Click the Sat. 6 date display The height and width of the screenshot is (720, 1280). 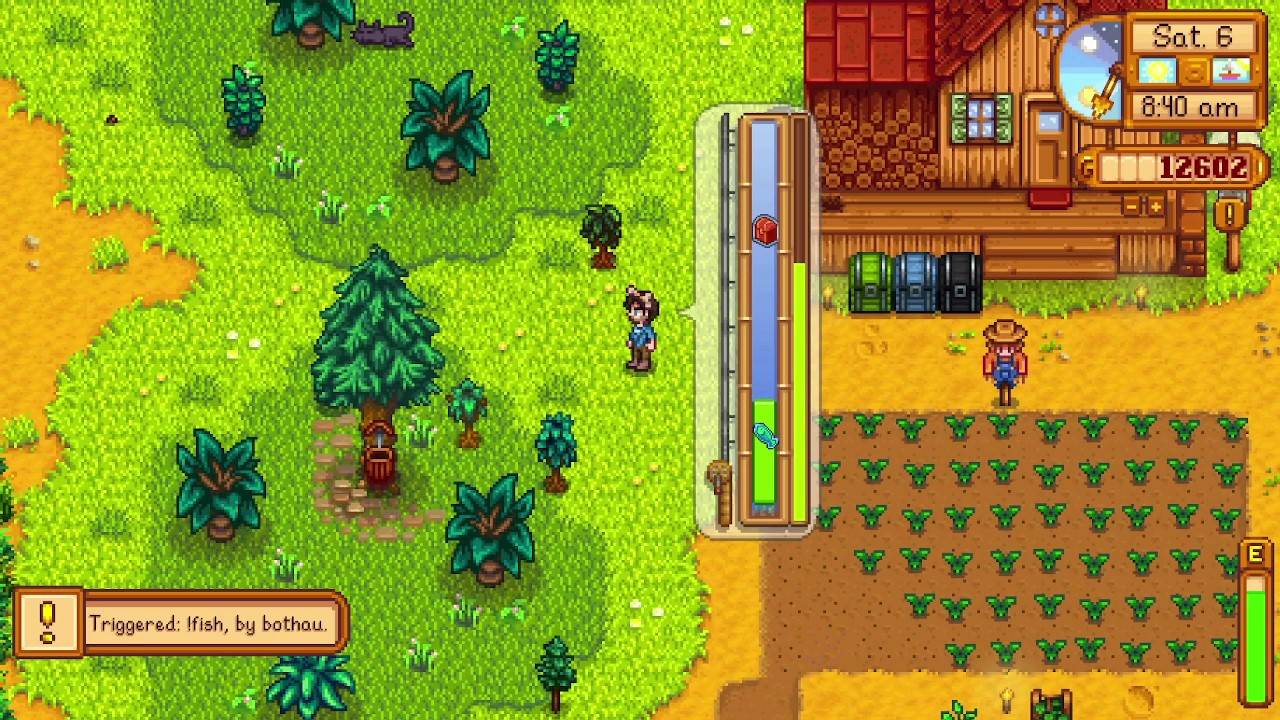point(1193,36)
